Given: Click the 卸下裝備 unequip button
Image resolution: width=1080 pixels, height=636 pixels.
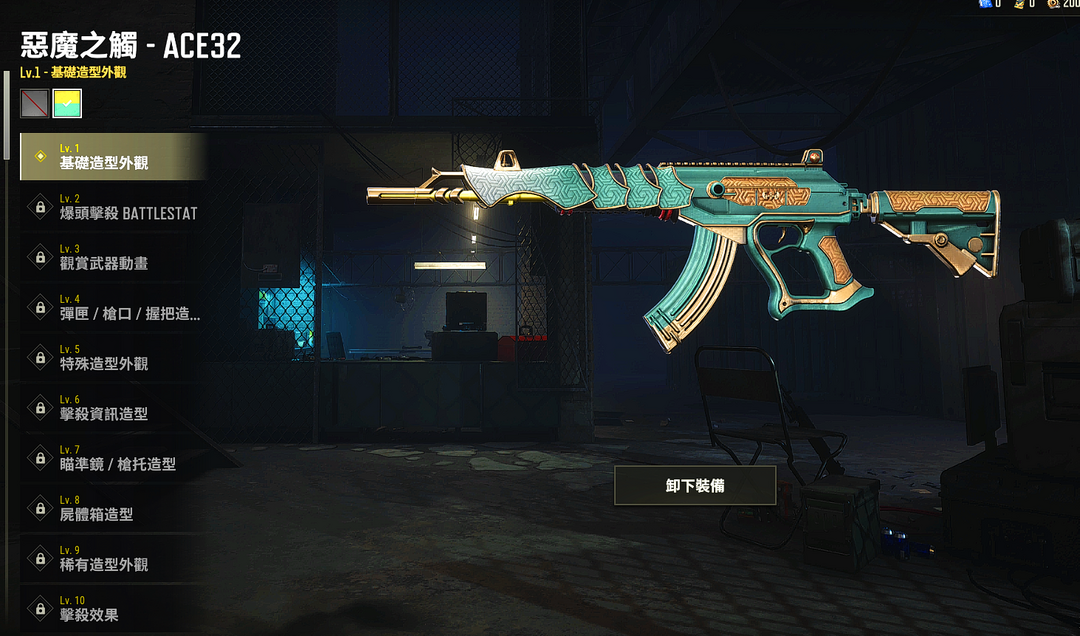Looking at the screenshot, I should pyautogui.click(x=695, y=485).
